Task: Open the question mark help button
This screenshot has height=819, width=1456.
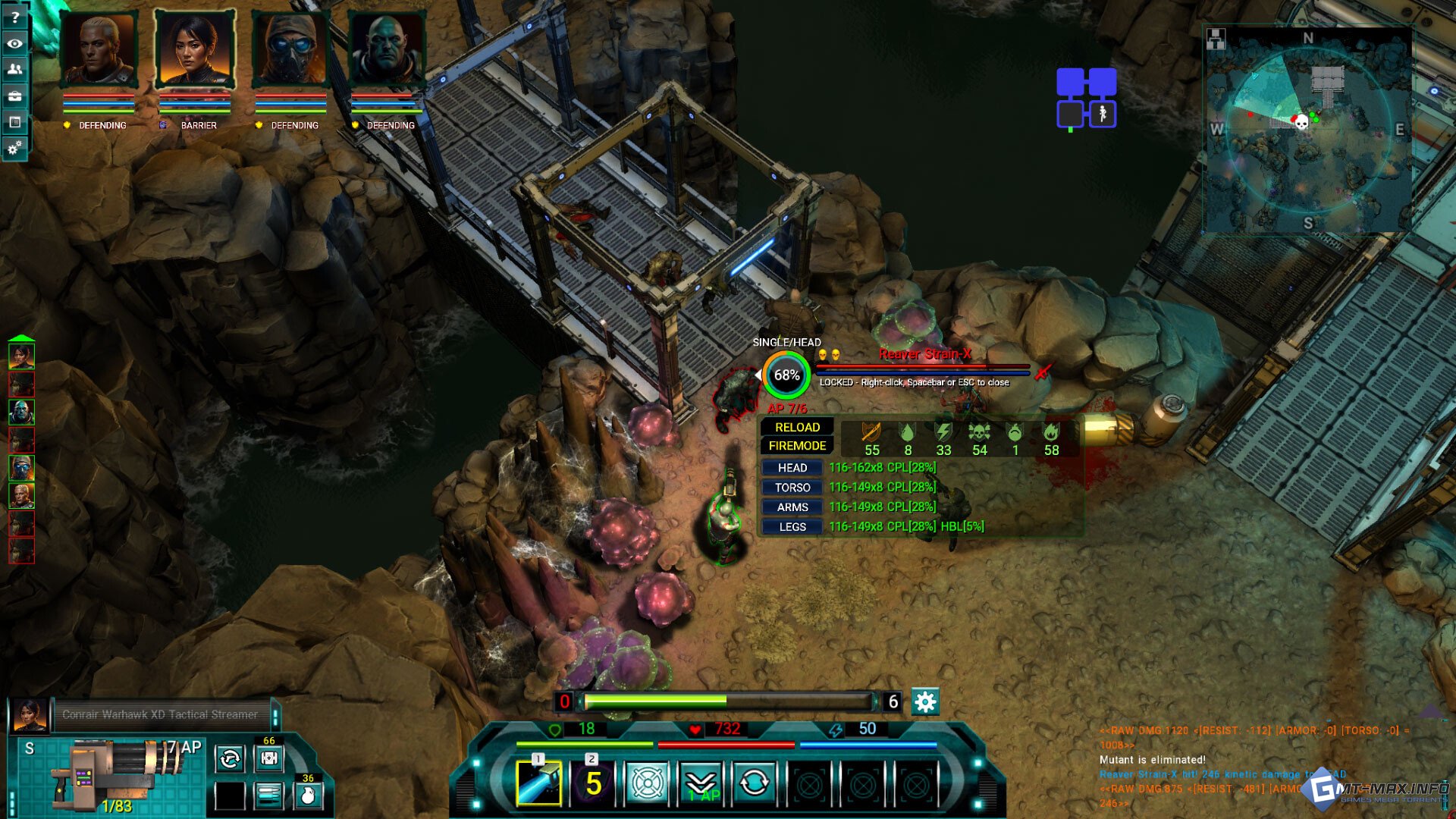Action: tap(14, 17)
